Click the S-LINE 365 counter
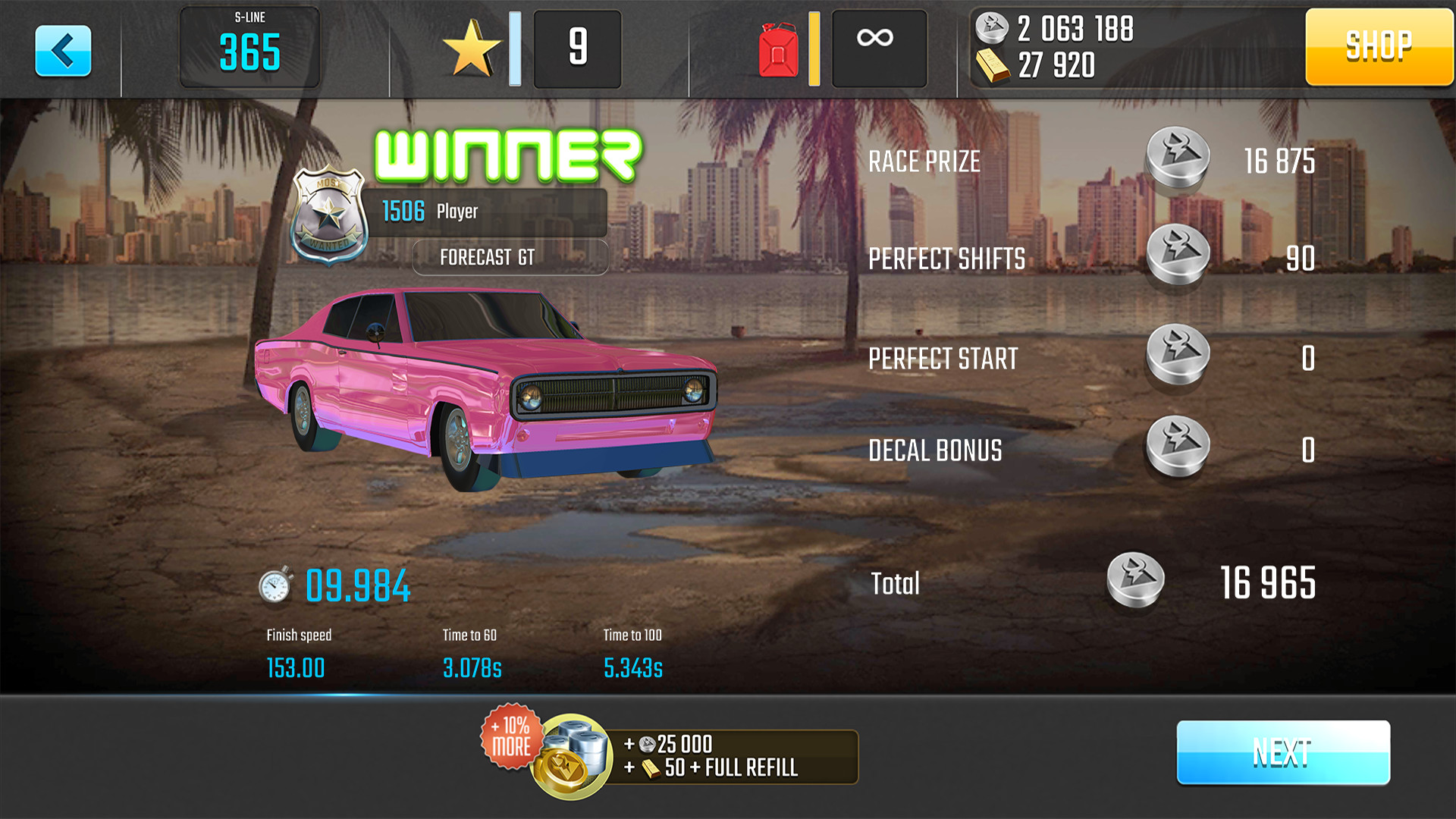Image resolution: width=1456 pixels, height=819 pixels. click(249, 47)
